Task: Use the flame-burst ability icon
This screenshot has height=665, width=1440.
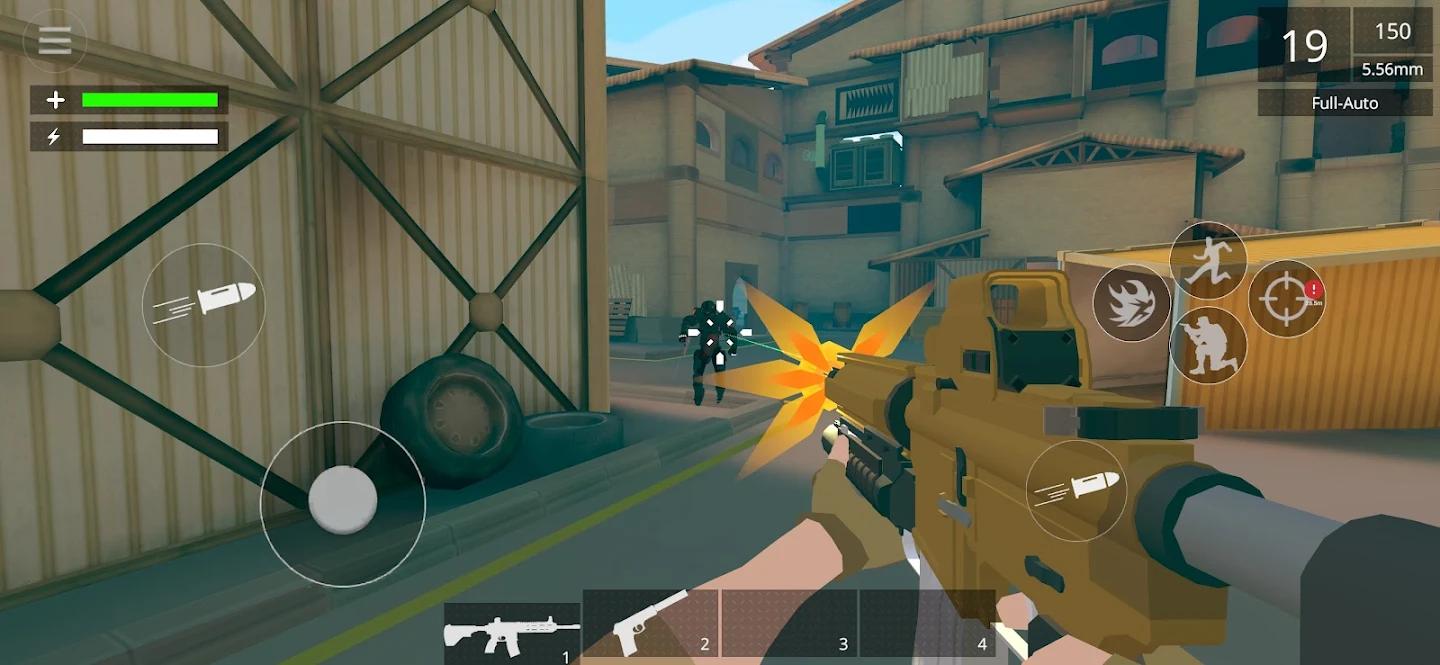Action: [x=1131, y=303]
